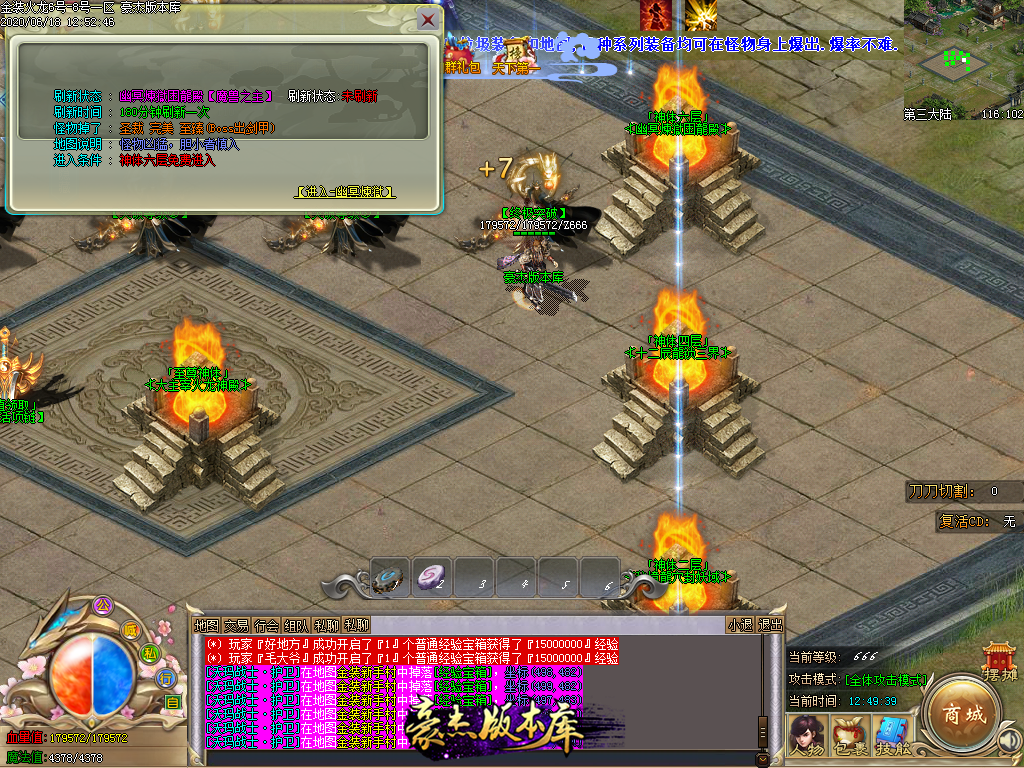Open the 摆摊 stall icon
The image size is (1024, 768).
click(x=999, y=660)
